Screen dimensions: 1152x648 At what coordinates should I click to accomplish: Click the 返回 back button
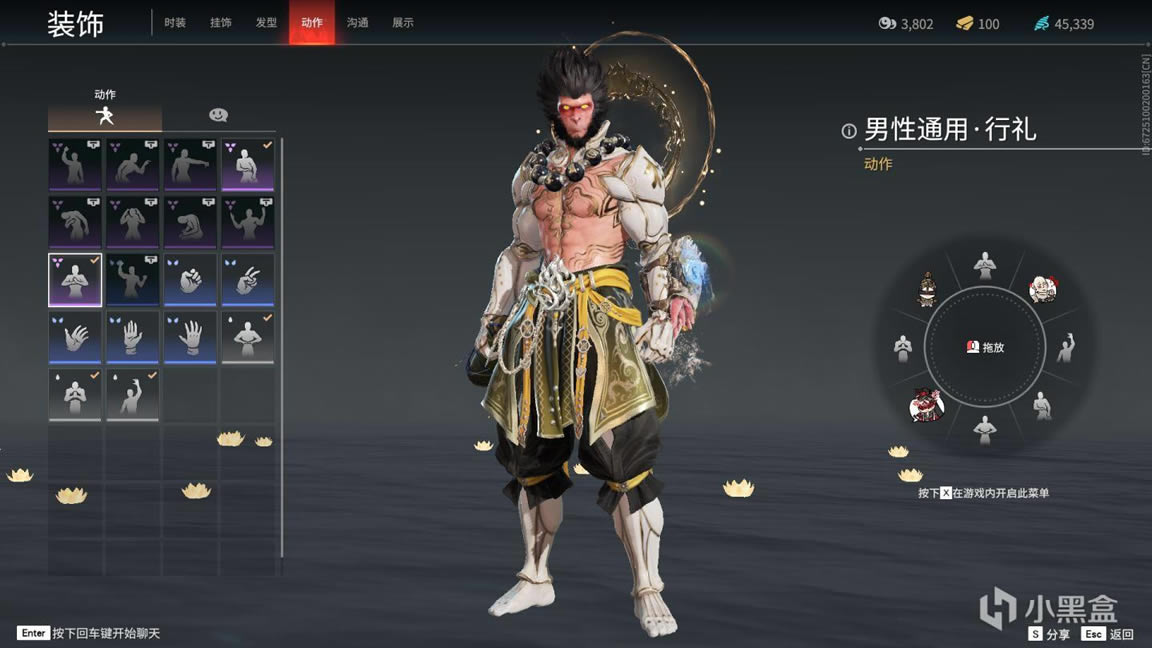coord(1108,634)
